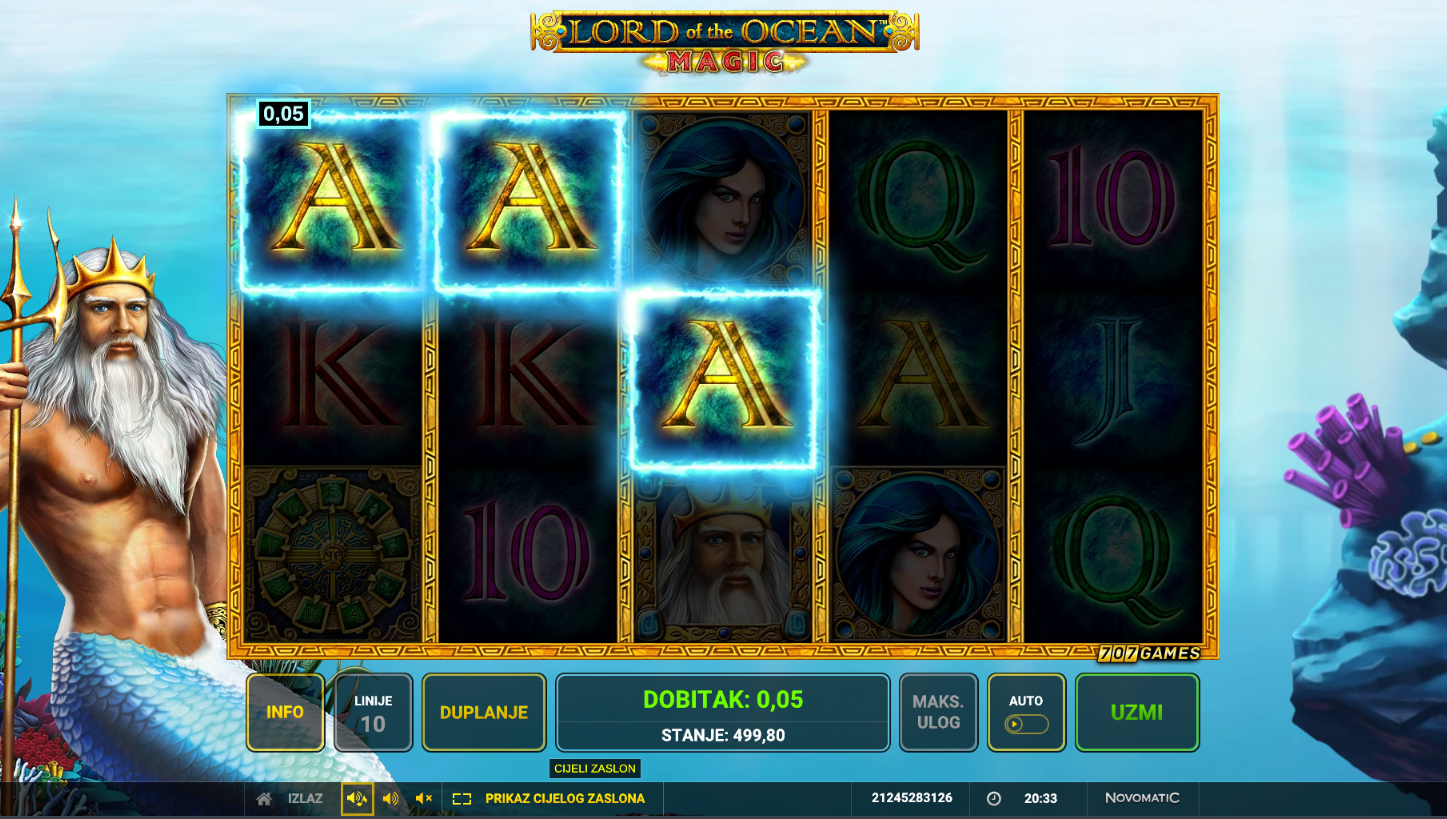Exit the game via IZLAZ
The height and width of the screenshot is (819, 1447).
pos(292,799)
